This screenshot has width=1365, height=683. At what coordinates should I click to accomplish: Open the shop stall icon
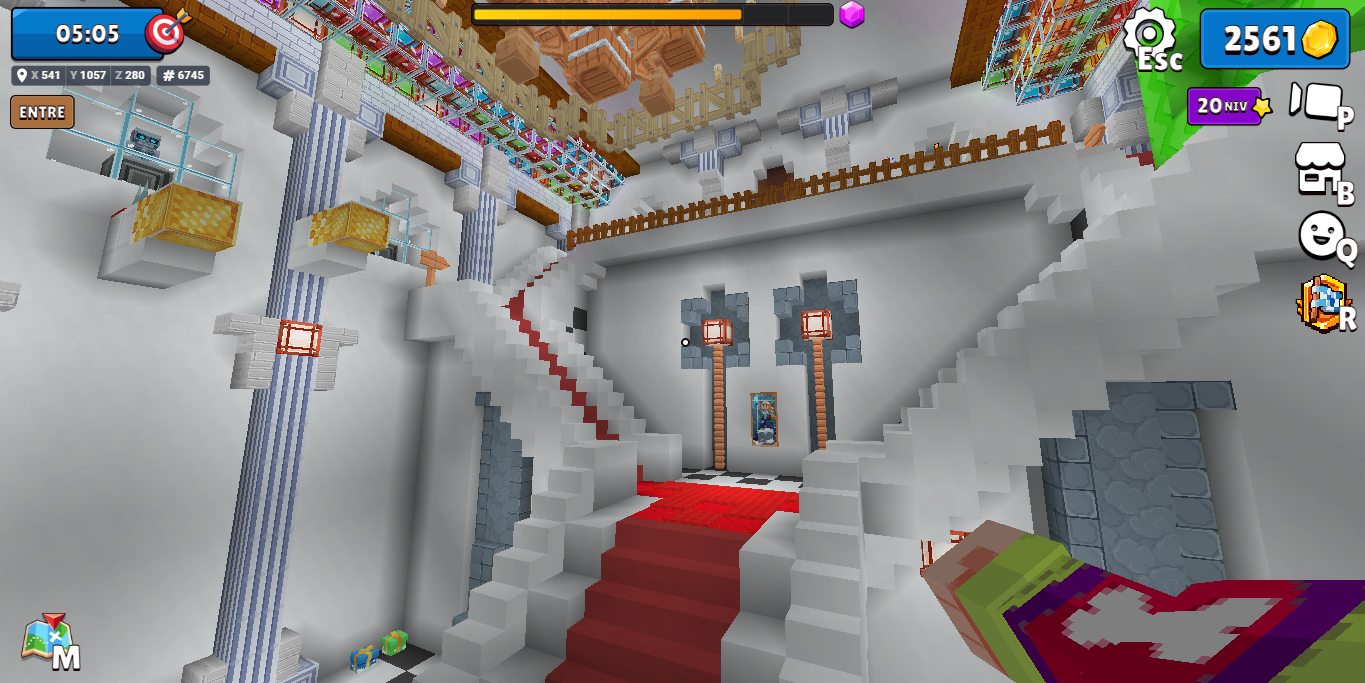(1319, 168)
